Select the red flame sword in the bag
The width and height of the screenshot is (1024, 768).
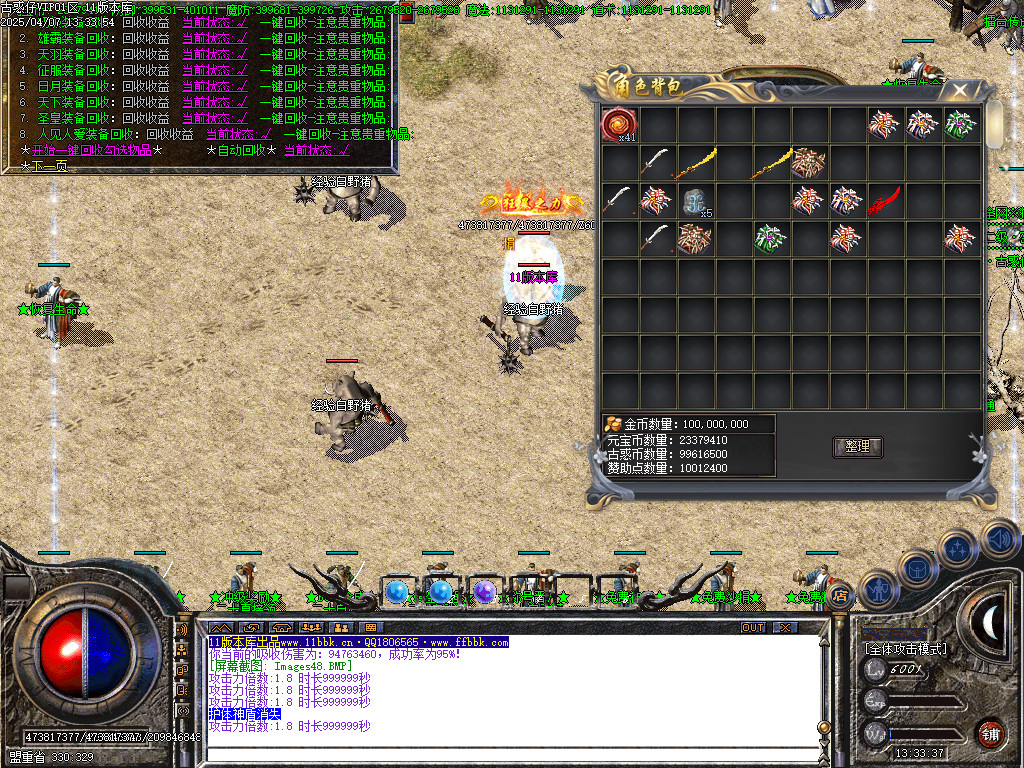[x=885, y=201]
